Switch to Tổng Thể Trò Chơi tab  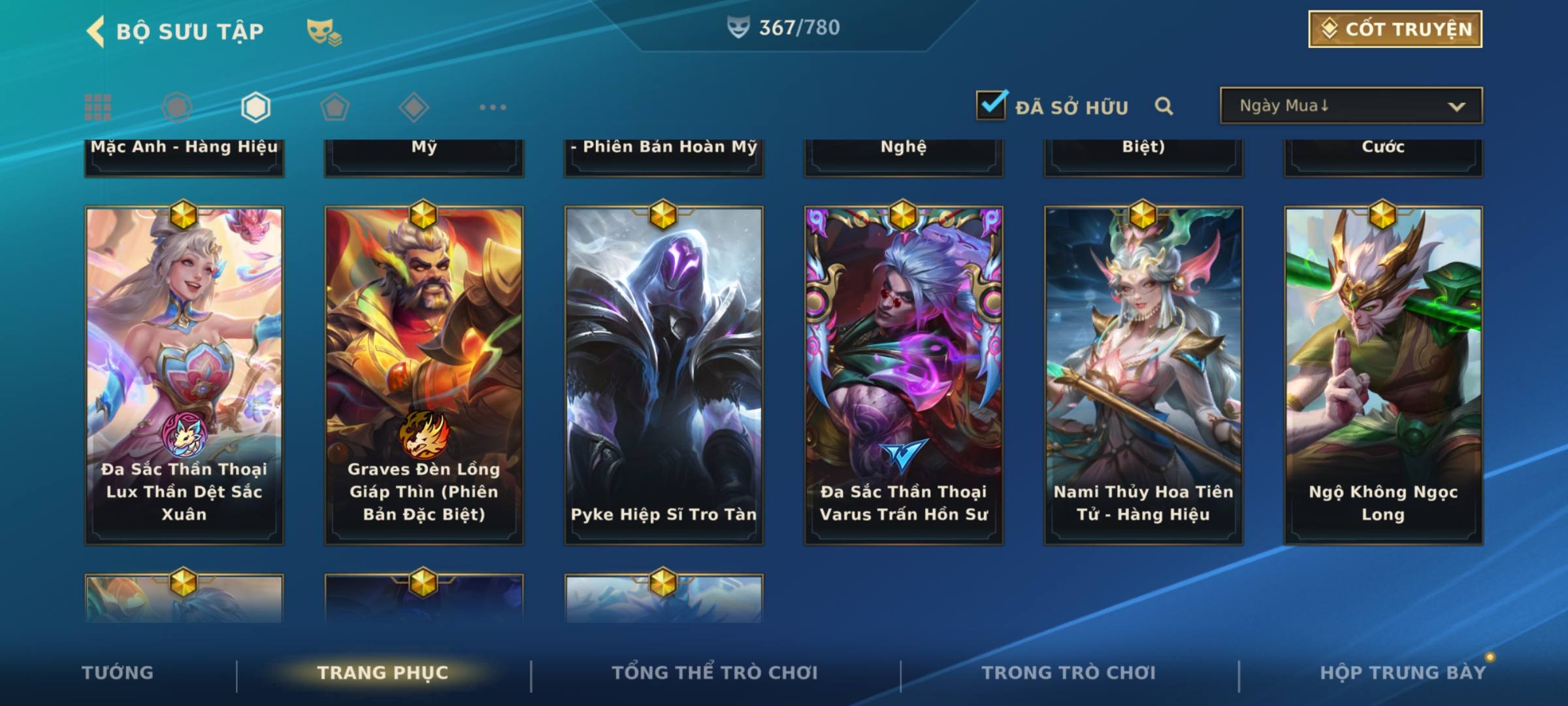[715, 673]
